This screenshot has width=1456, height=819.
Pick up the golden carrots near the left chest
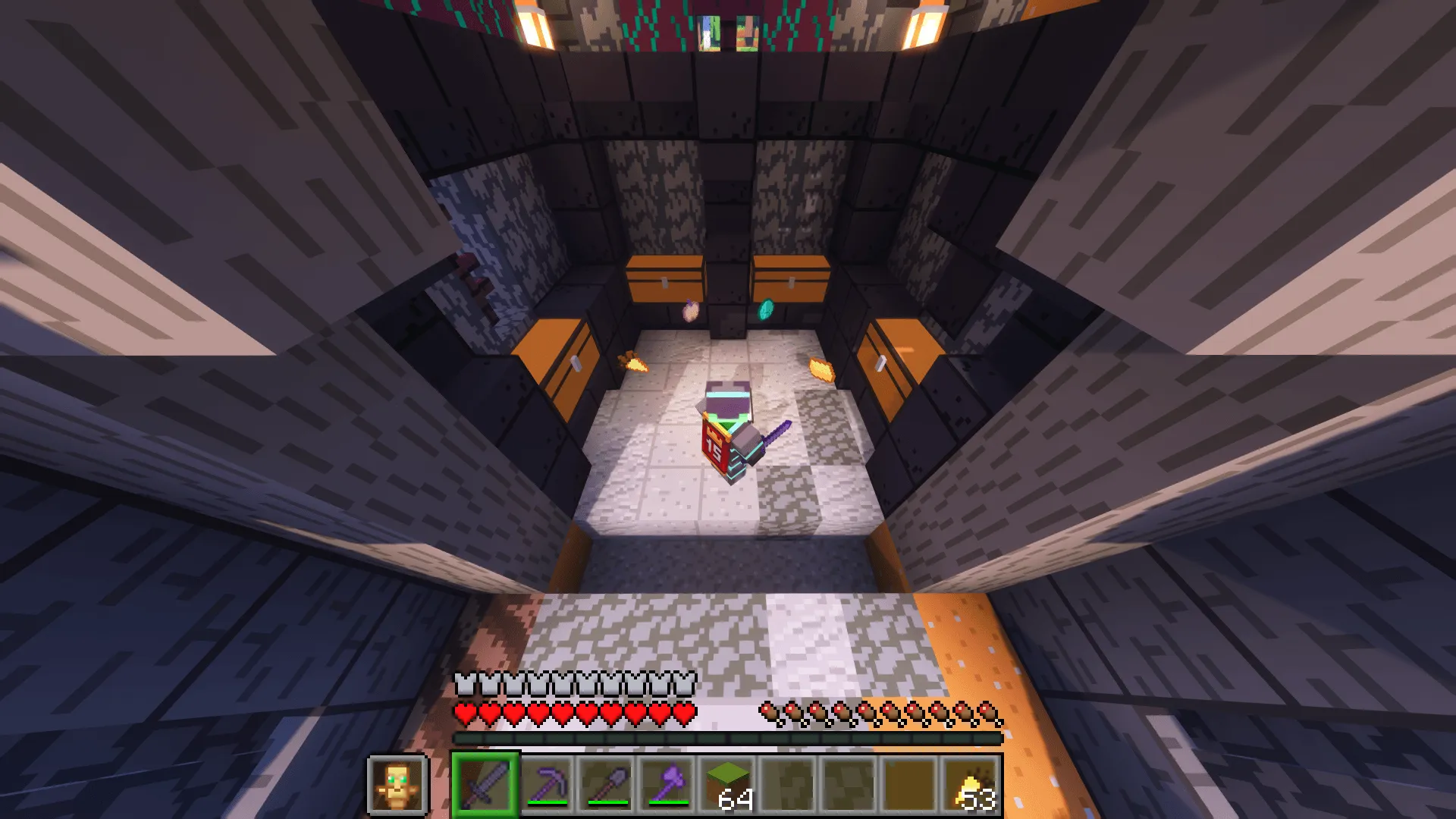(x=634, y=362)
